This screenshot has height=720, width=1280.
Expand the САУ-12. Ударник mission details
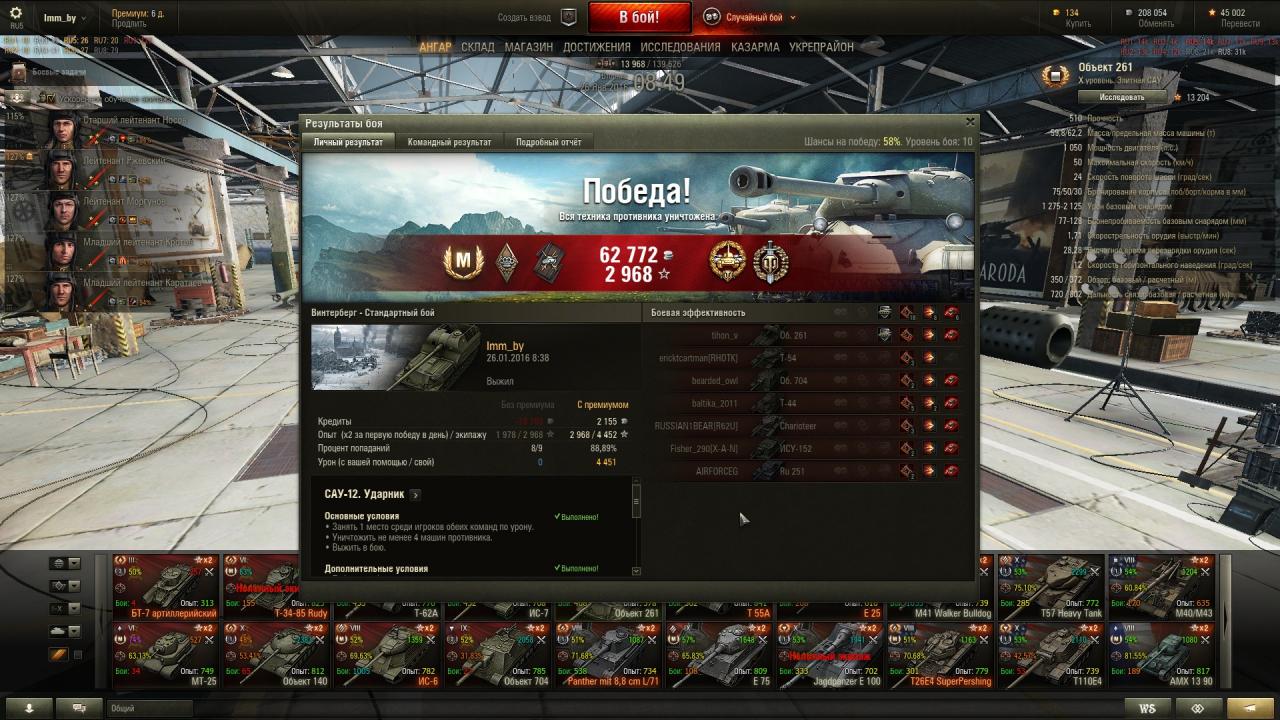415,495
